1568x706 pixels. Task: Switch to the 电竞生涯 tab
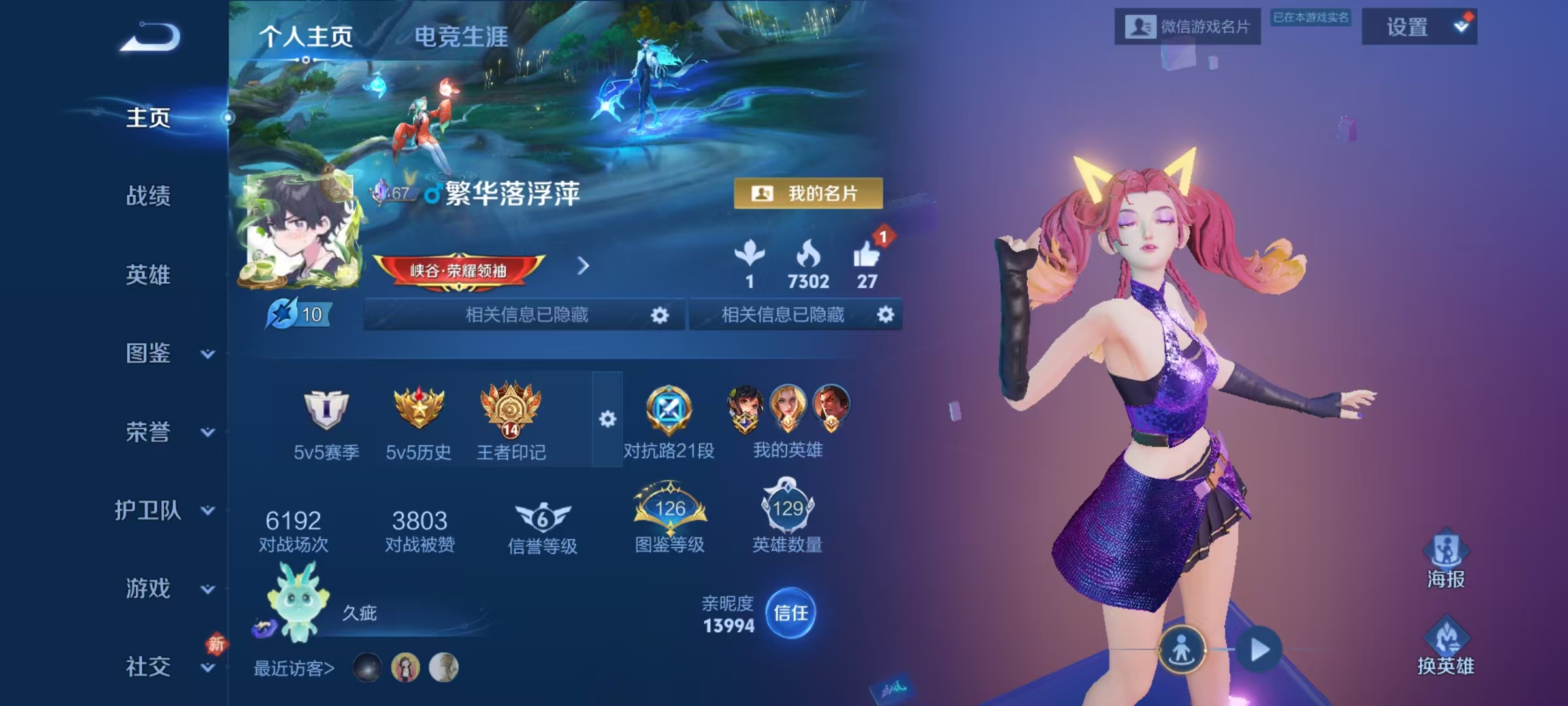pos(461,37)
